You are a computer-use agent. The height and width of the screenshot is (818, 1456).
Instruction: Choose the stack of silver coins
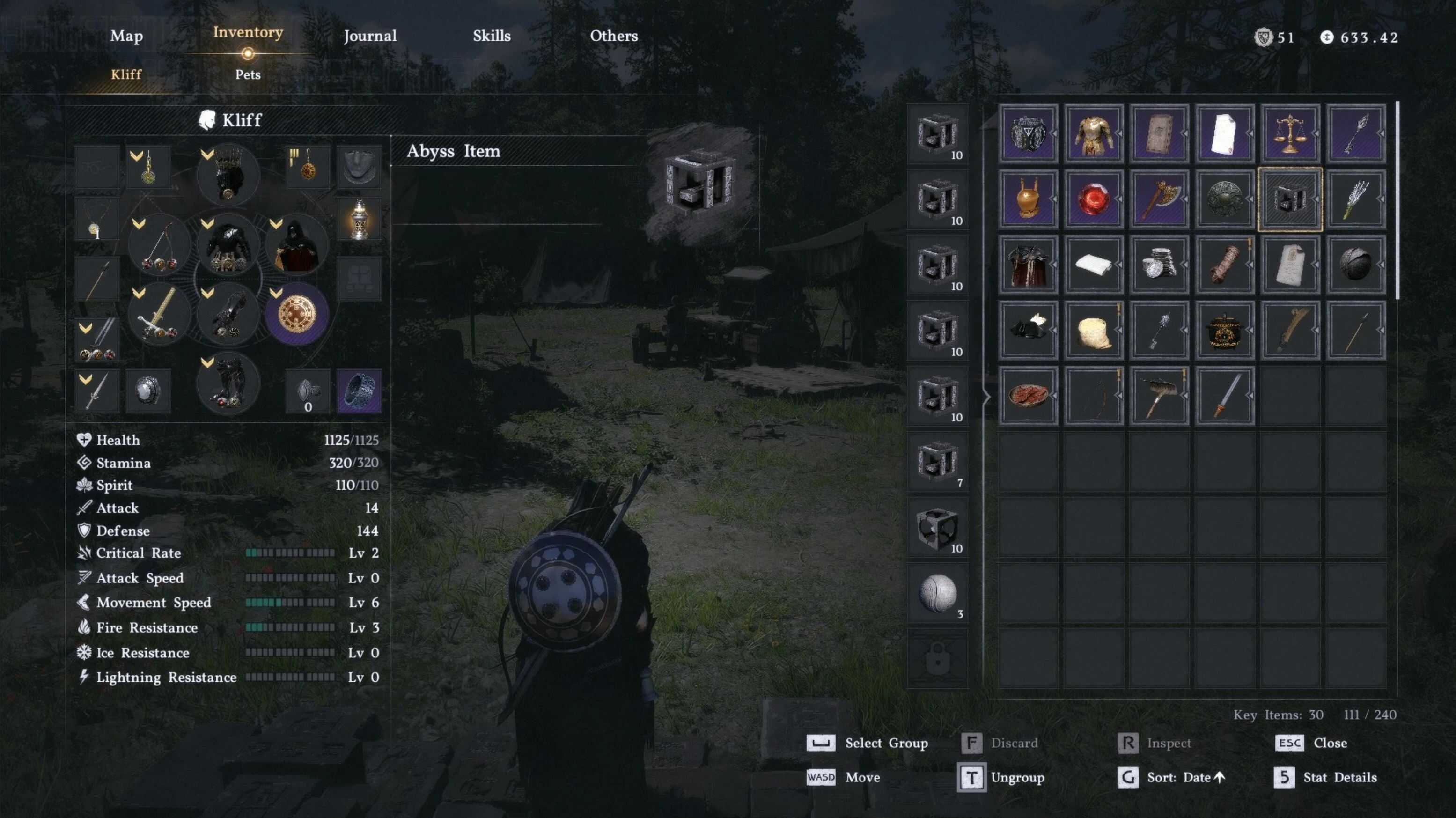click(1158, 265)
